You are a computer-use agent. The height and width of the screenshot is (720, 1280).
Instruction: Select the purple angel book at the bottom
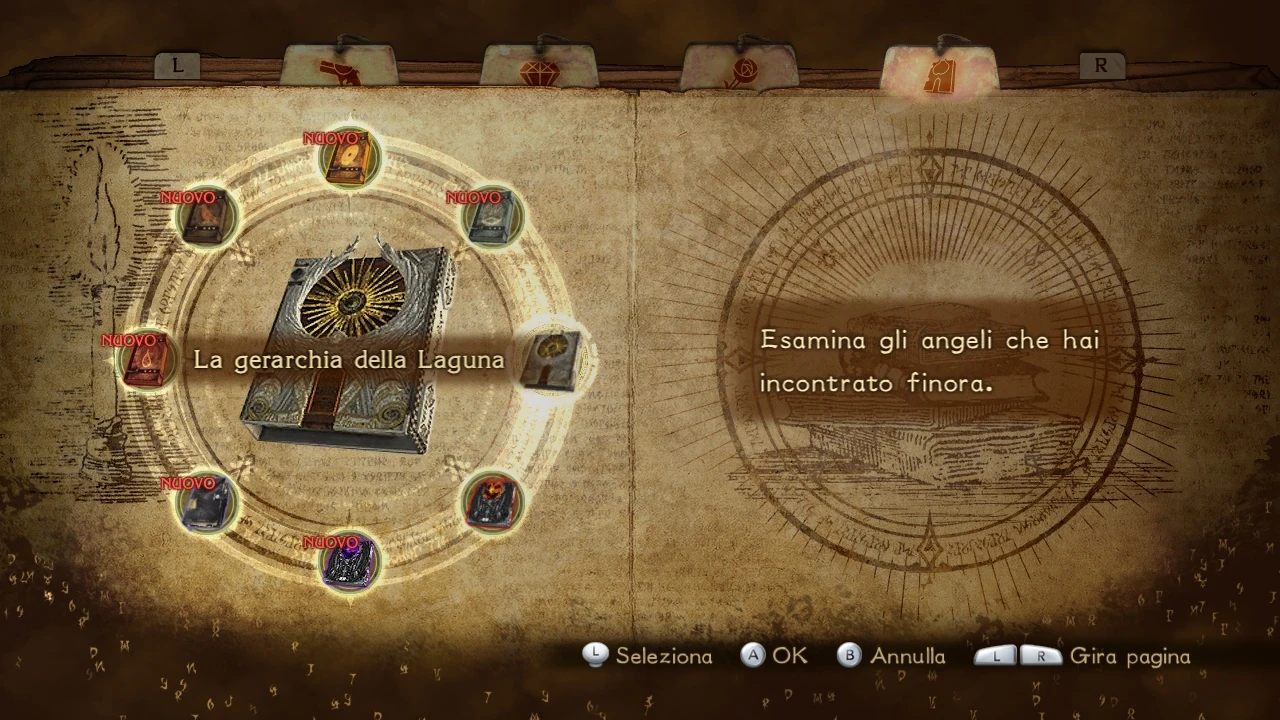coord(348,560)
